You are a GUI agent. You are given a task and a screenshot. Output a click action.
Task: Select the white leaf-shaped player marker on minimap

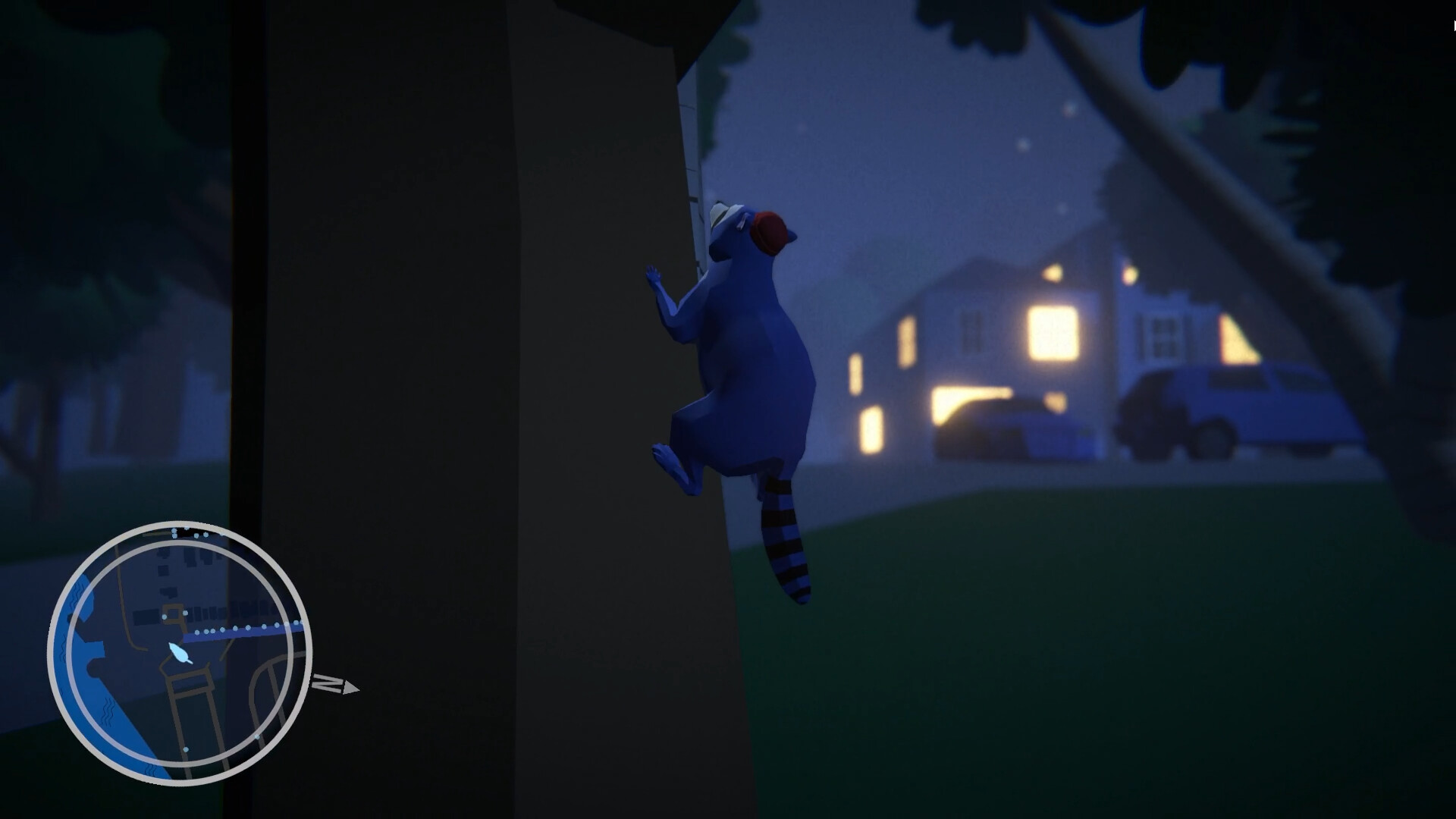(180, 654)
